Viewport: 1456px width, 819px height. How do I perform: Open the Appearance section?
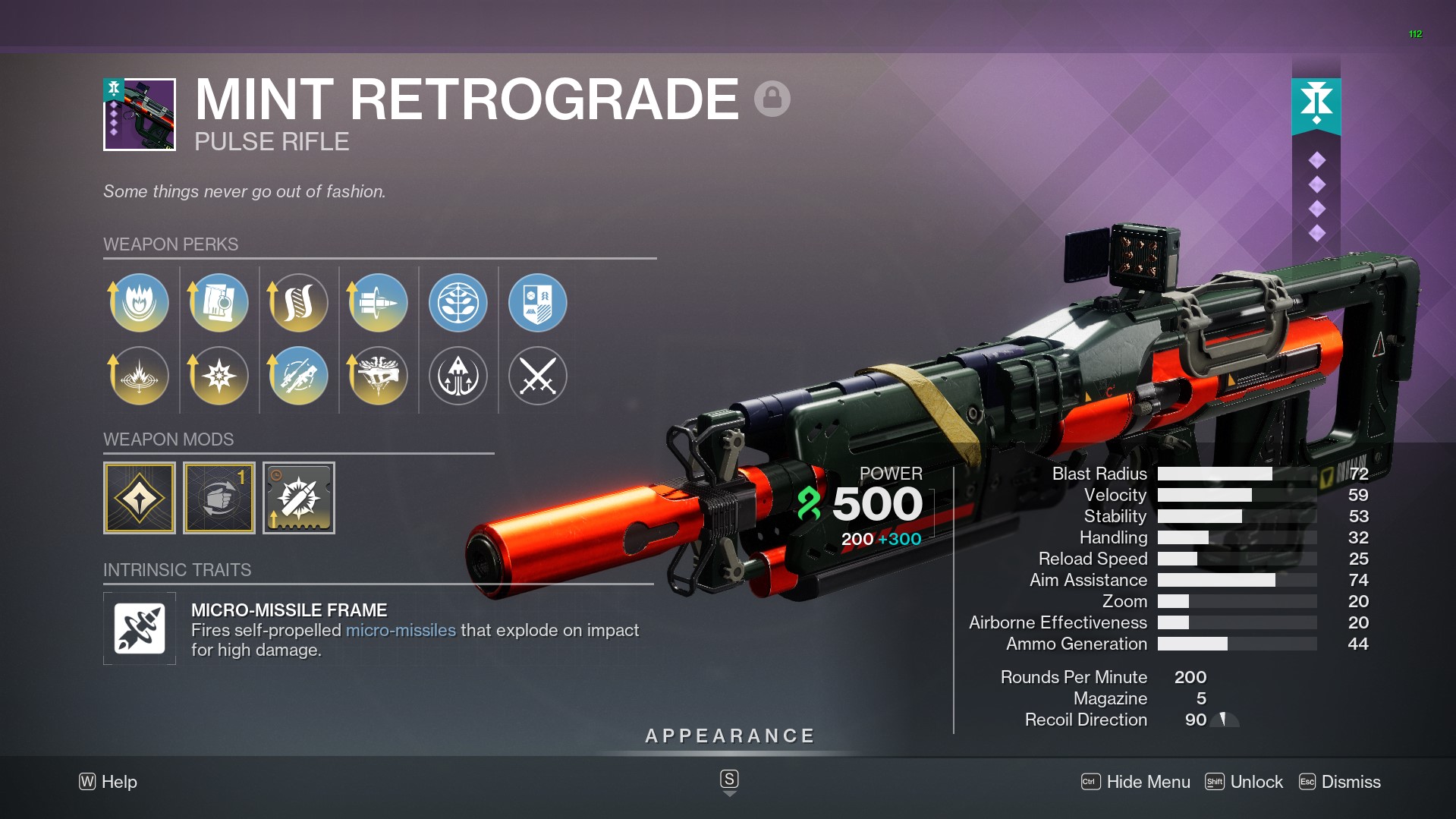[729, 736]
